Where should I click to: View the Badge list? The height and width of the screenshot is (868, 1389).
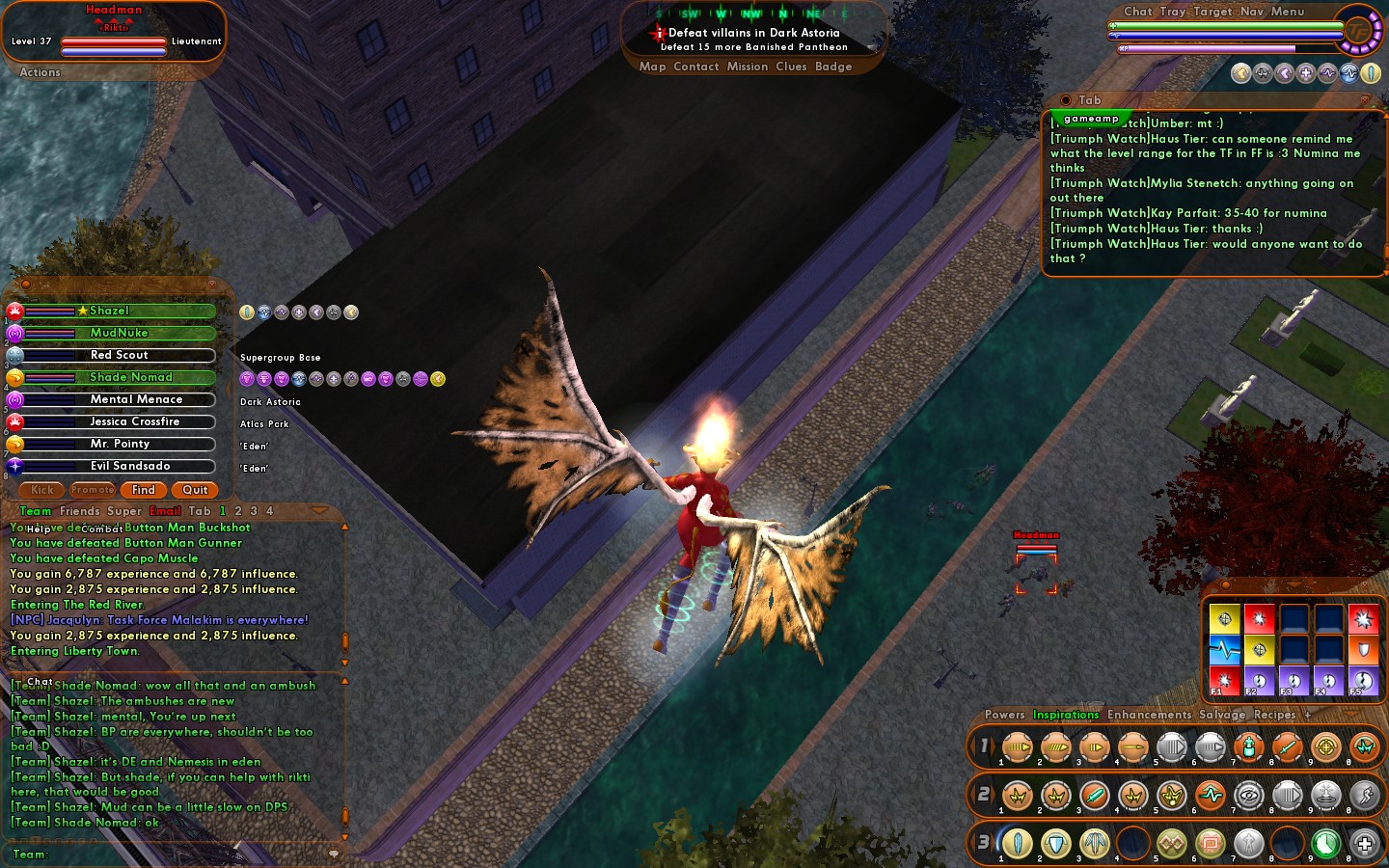tap(832, 67)
